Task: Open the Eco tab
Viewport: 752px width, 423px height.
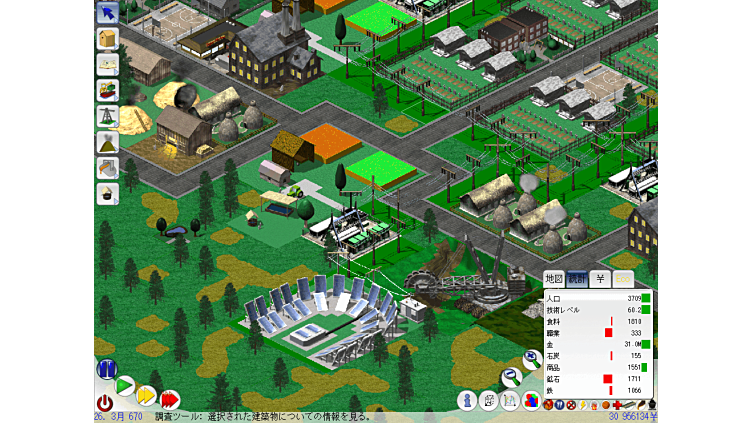Action: [x=623, y=278]
